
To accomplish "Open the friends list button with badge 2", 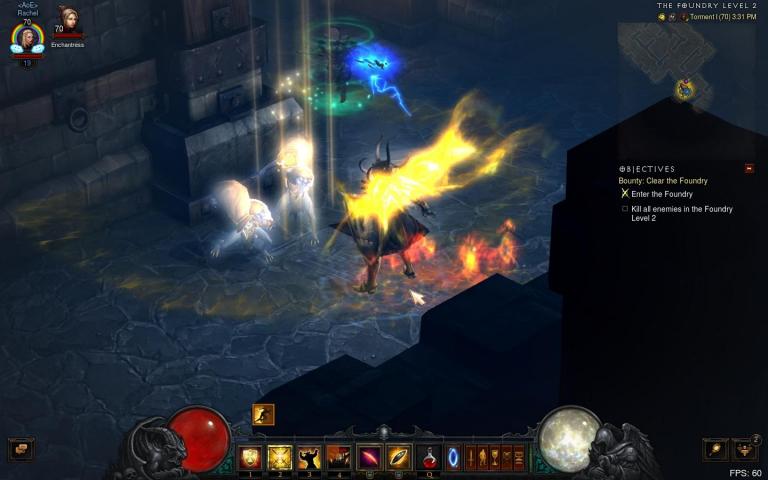I will [744, 449].
